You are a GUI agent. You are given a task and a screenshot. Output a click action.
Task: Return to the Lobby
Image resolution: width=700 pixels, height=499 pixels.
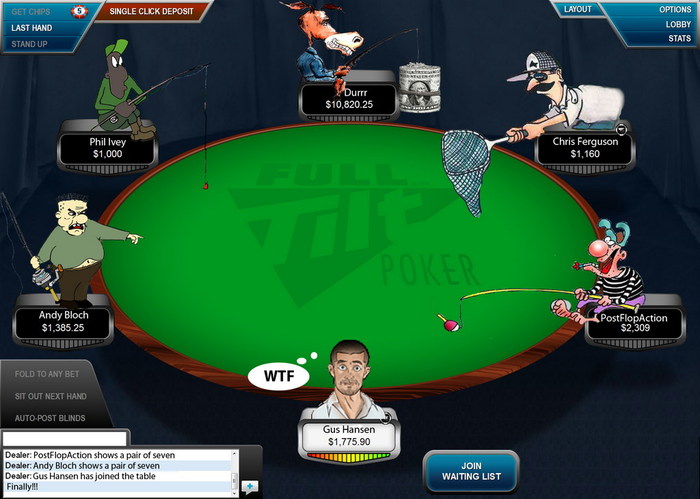pos(675,24)
